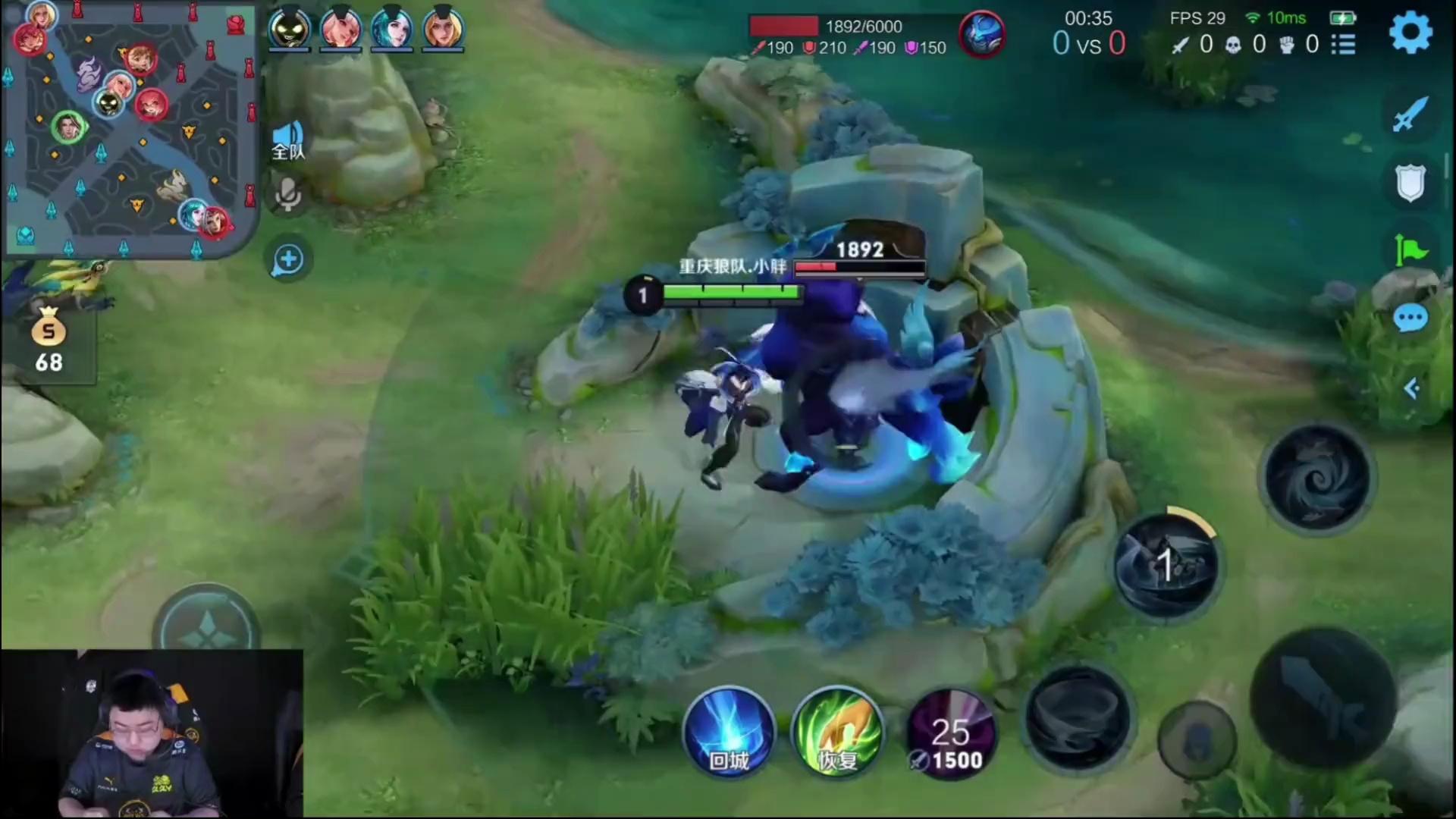
Task: Open the chat bubble quick messages
Action: [1410, 319]
